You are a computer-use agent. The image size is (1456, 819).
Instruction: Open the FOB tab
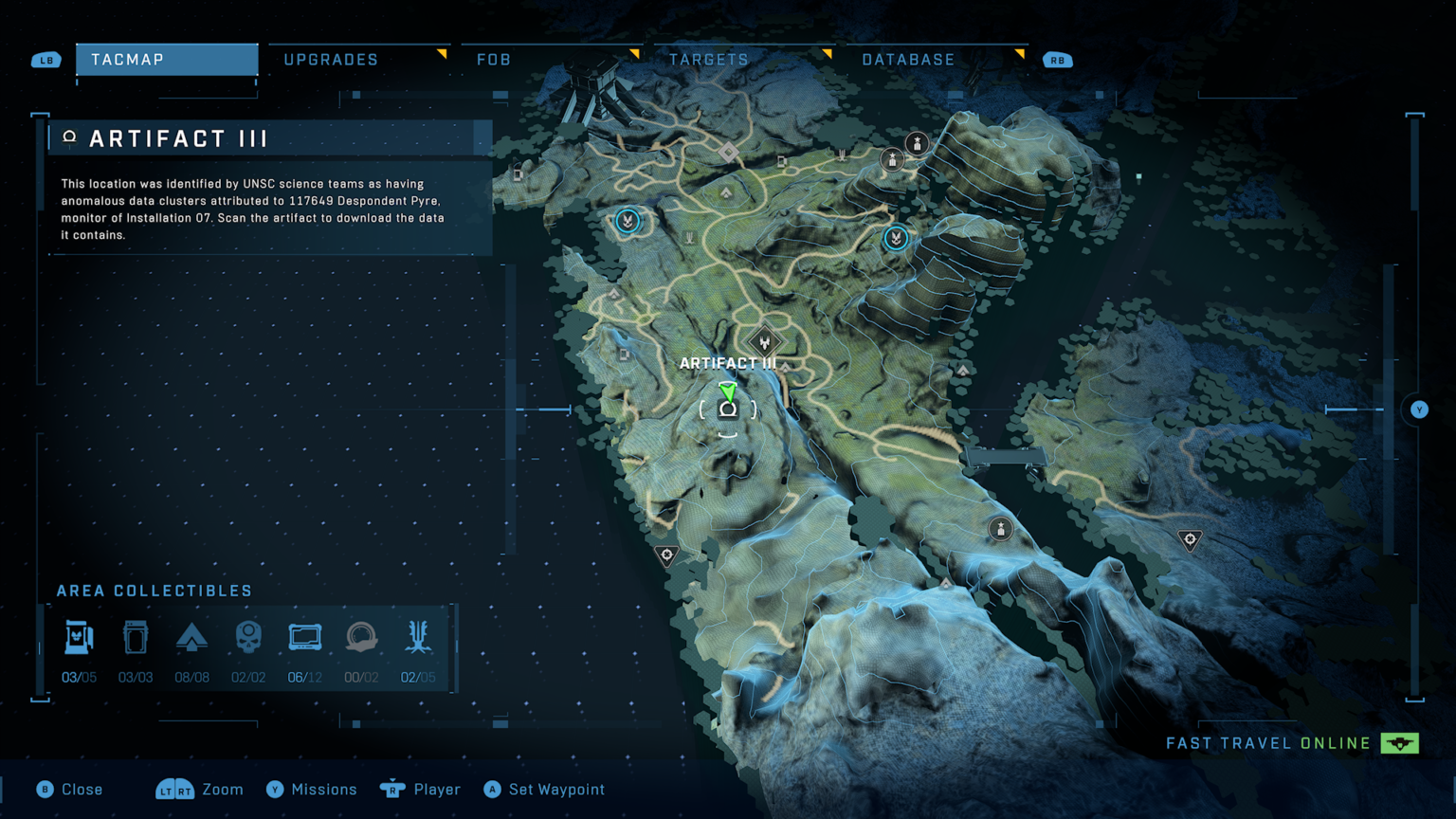[494, 59]
